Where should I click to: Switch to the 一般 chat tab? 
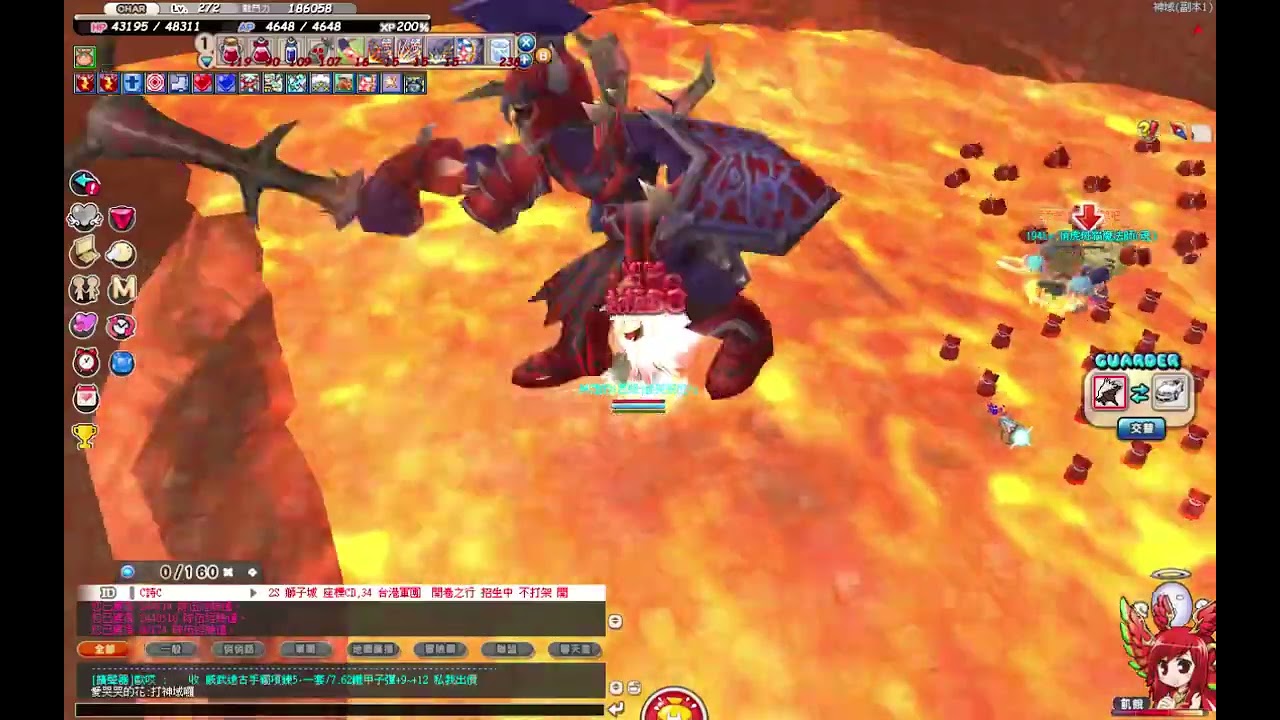click(x=171, y=649)
